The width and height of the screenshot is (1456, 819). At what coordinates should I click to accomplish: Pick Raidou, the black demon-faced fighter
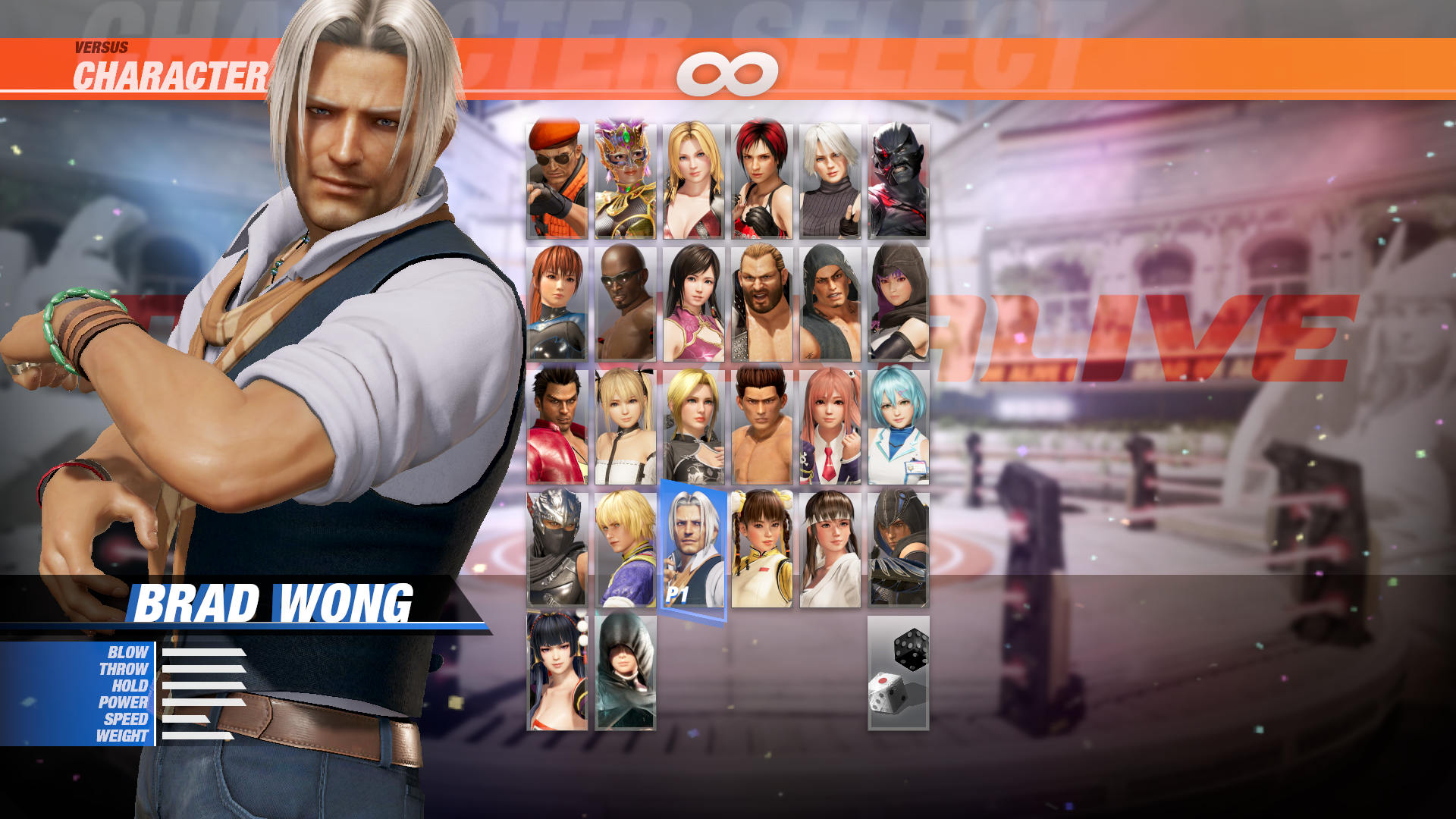899,178
